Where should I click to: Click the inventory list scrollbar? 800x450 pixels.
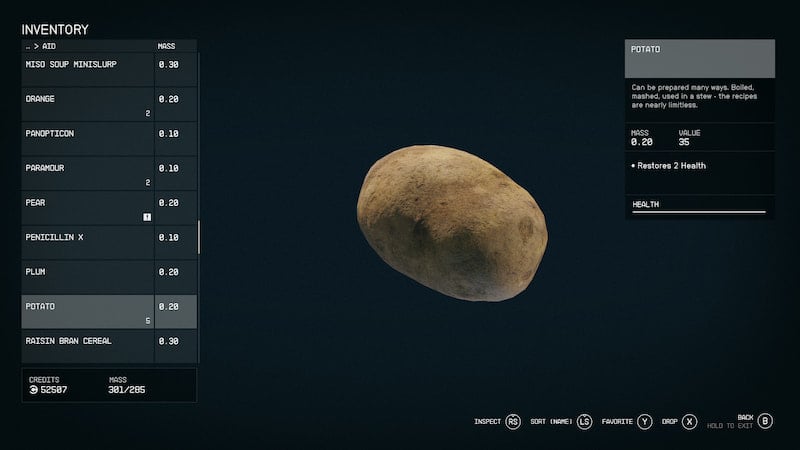tap(199, 237)
